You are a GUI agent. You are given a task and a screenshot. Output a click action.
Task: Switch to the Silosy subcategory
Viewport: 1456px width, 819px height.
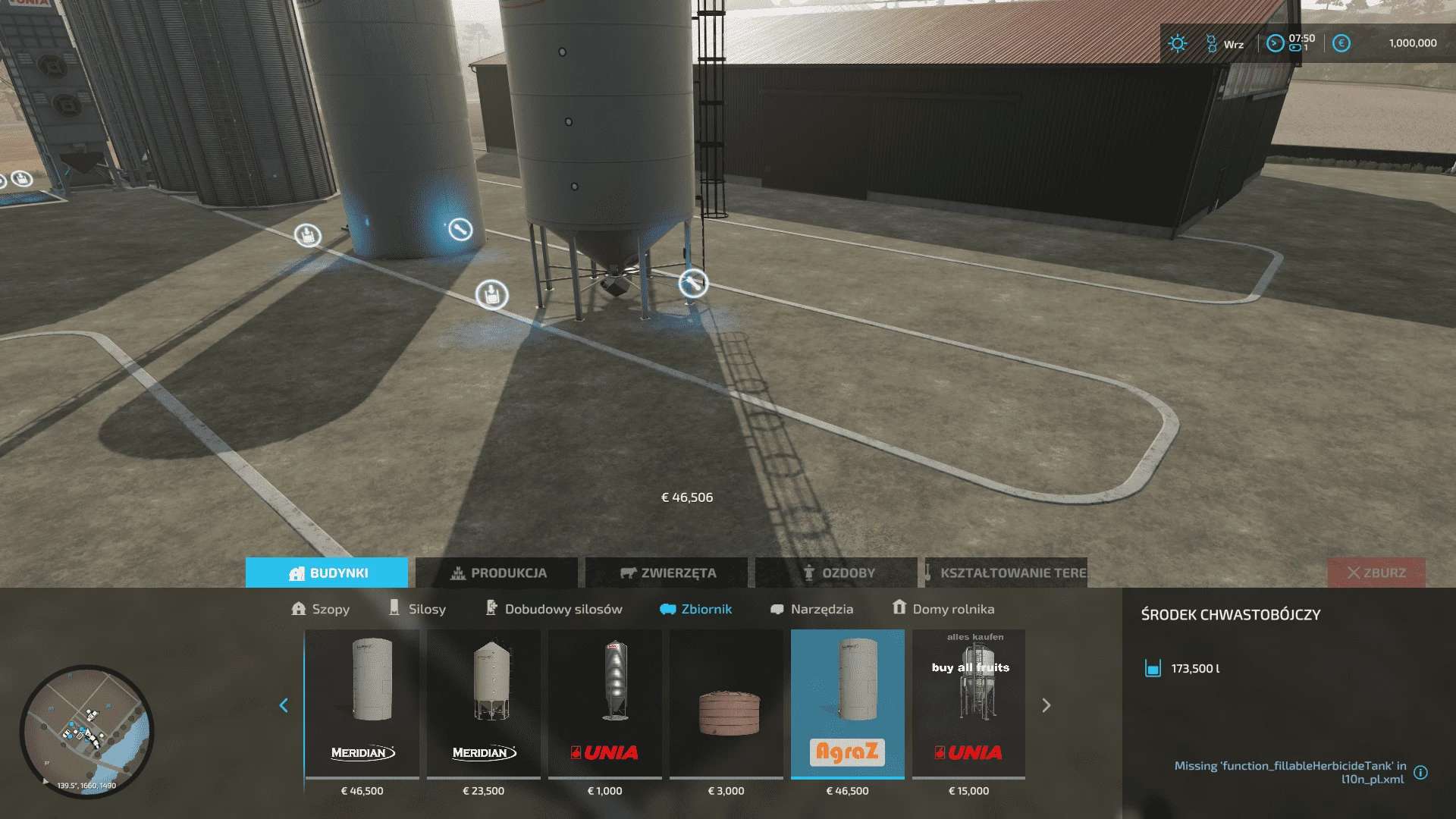click(417, 609)
